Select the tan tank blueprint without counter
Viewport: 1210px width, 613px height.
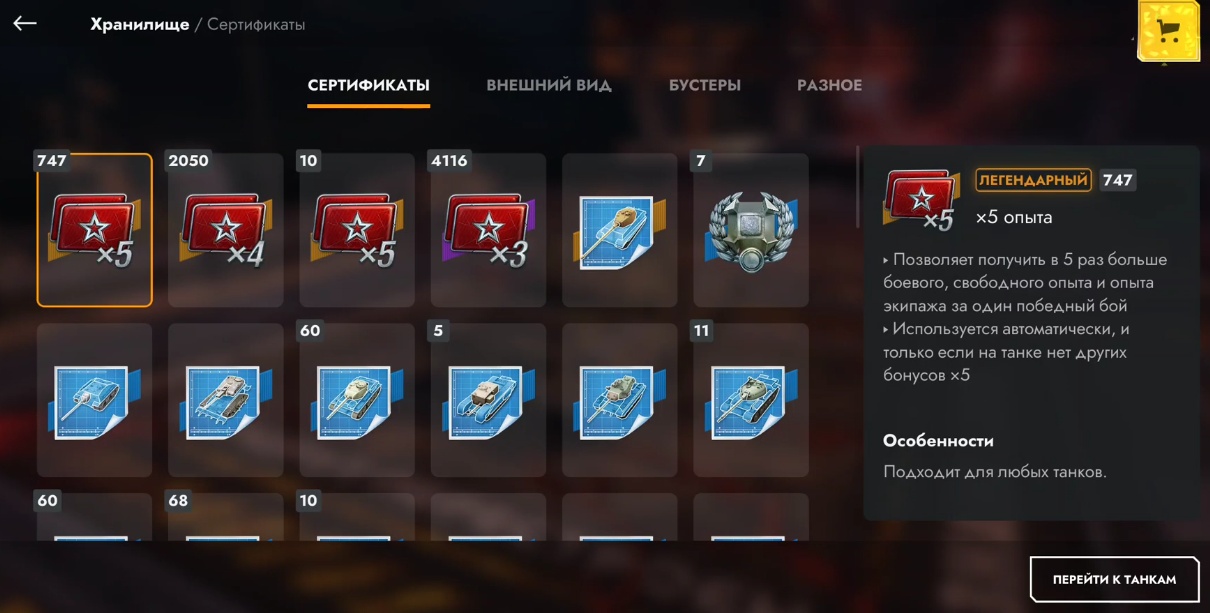pos(226,400)
